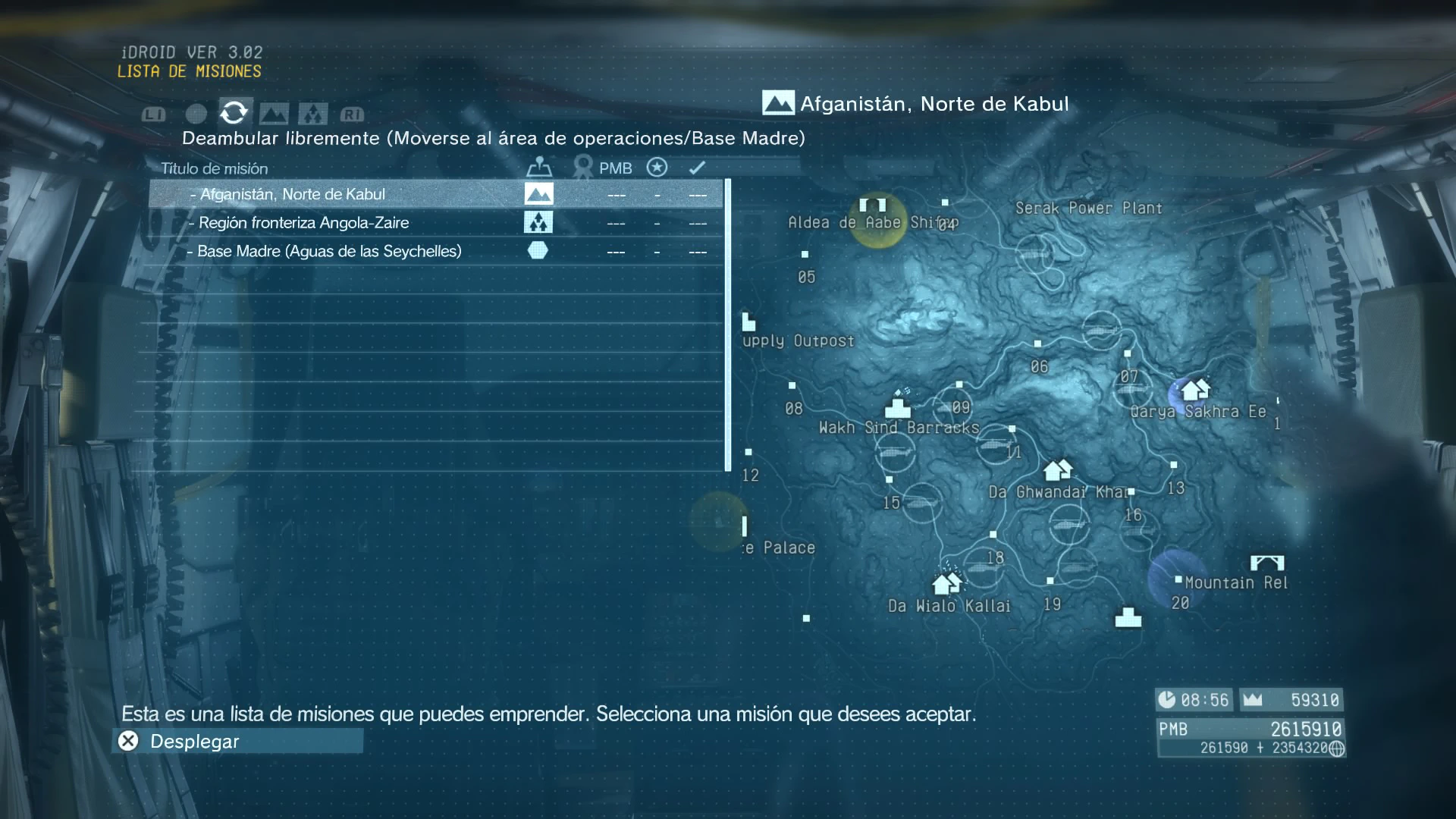
Task: Select the Qarya Sakhra Ee house marker
Action: [1195, 390]
